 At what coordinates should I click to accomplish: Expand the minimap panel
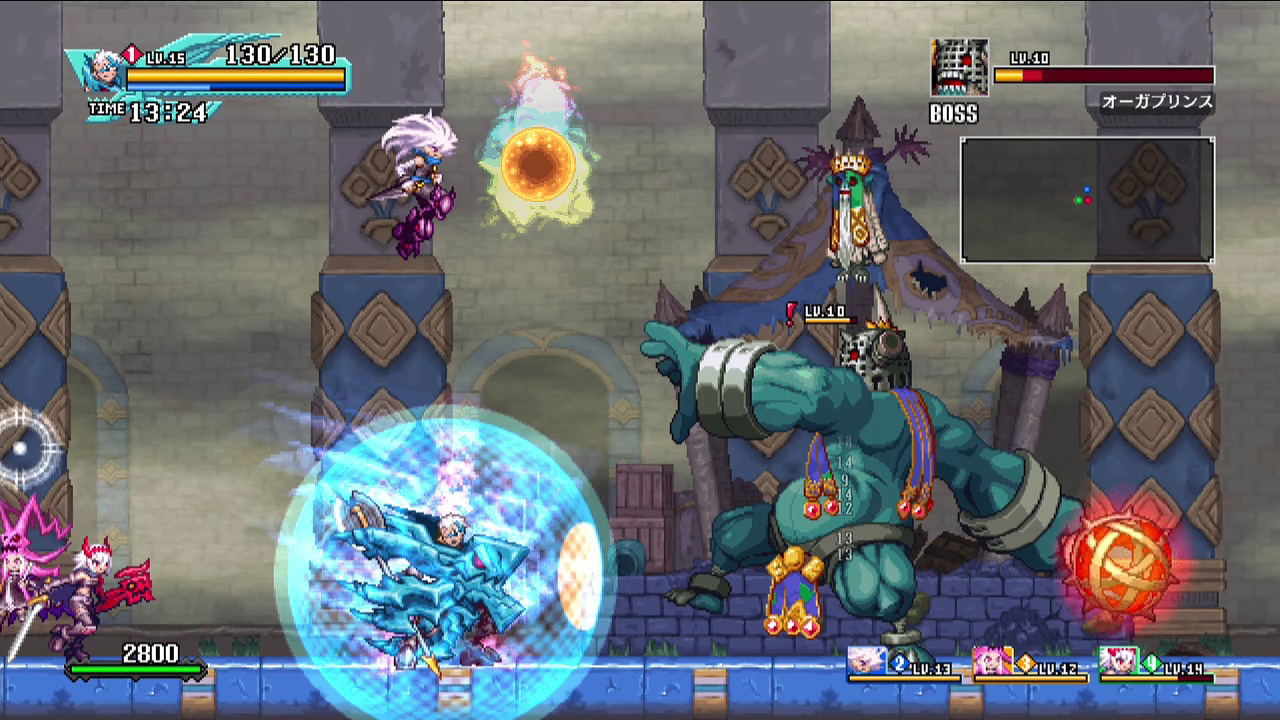tap(1087, 200)
